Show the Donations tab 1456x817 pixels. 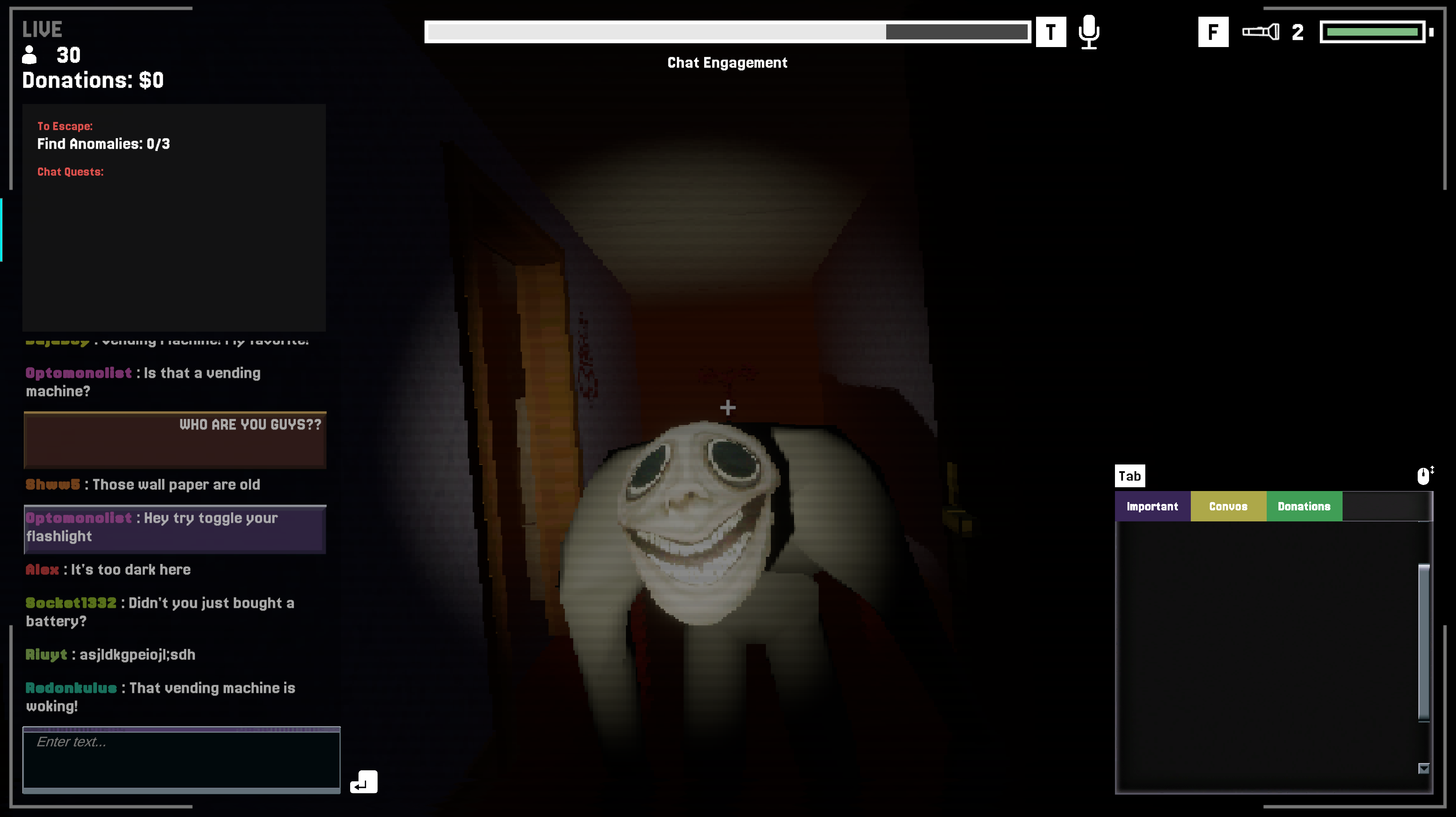point(1303,506)
